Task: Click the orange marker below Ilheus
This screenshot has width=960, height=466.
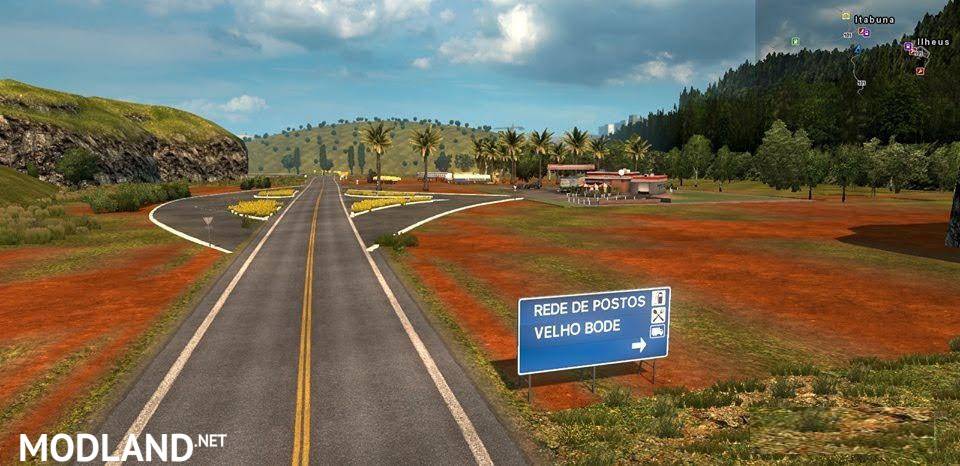Action: pyautogui.click(x=919, y=70)
